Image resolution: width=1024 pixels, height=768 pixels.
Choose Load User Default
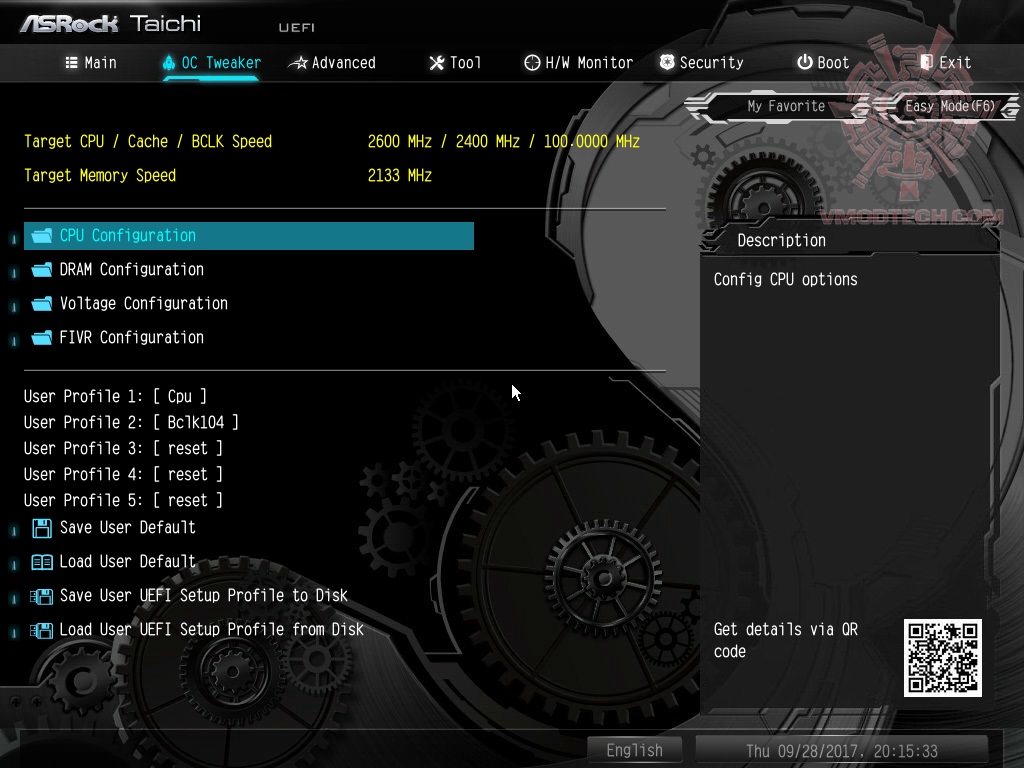pos(127,562)
